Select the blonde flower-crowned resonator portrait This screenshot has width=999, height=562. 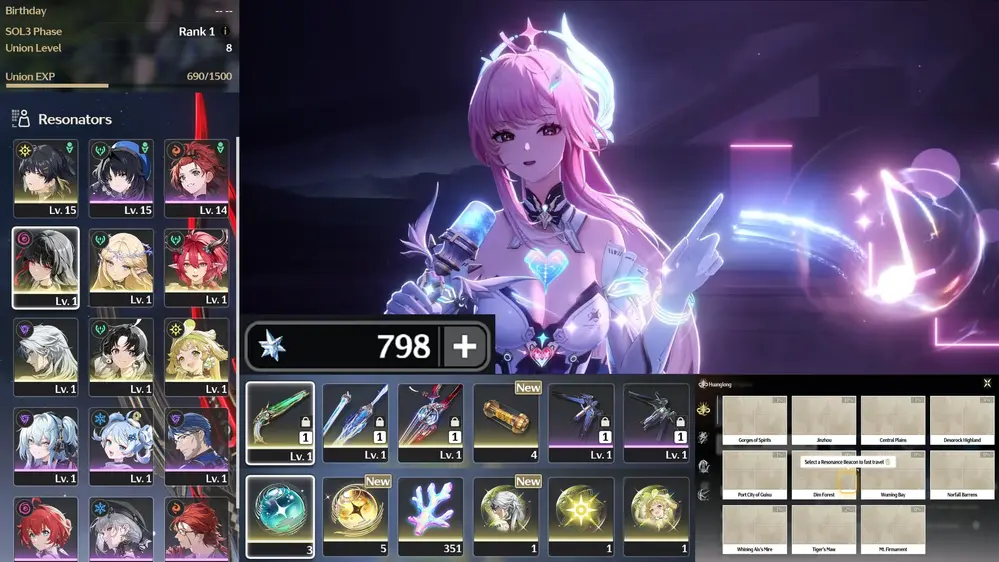[x=121, y=268]
